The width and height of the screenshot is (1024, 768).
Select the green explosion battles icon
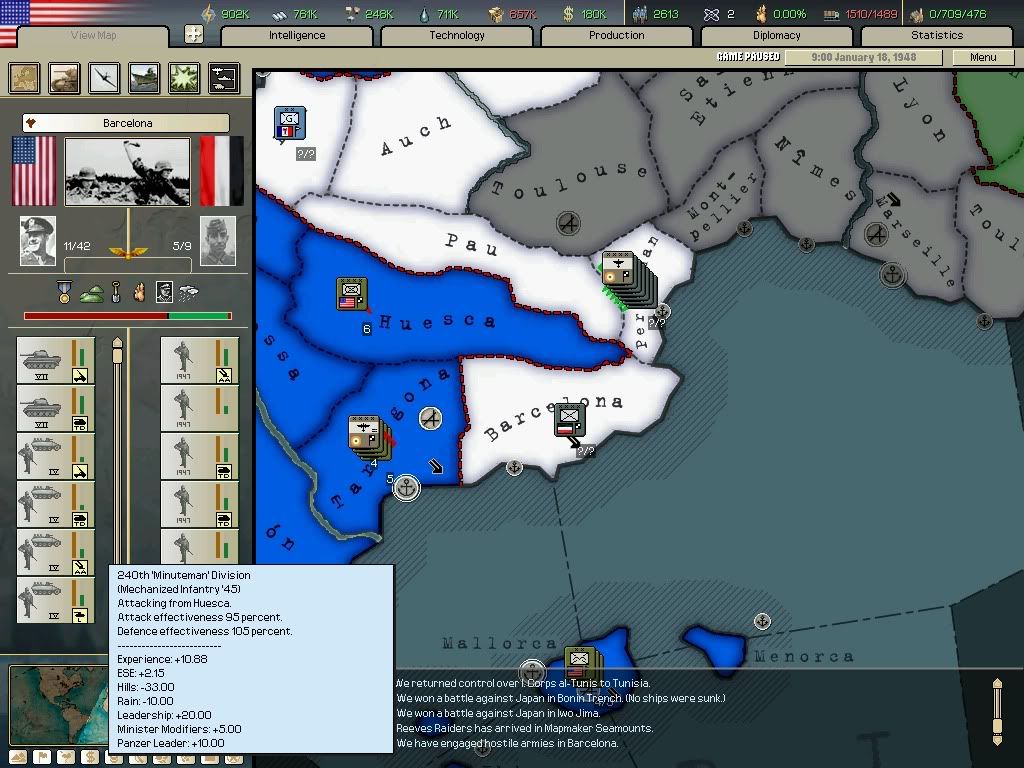pyautogui.click(x=184, y=77)
